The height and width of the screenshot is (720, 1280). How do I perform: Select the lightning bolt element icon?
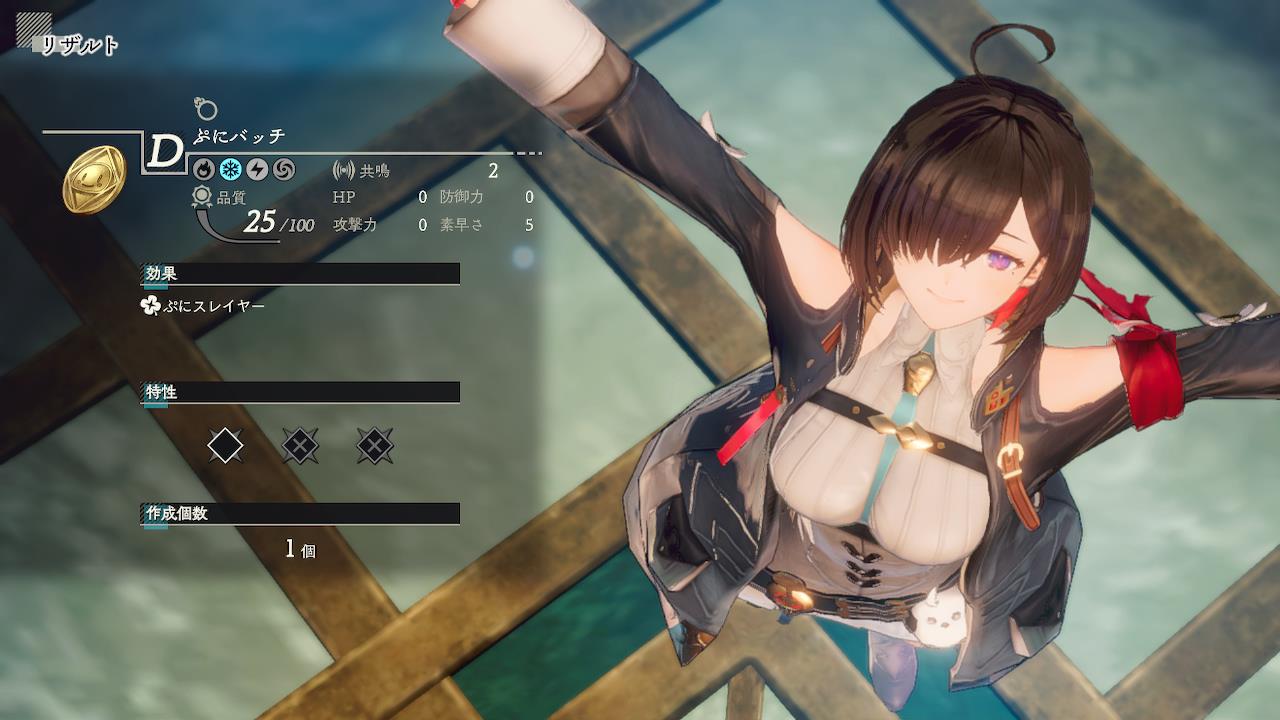(x=257, y=170)
